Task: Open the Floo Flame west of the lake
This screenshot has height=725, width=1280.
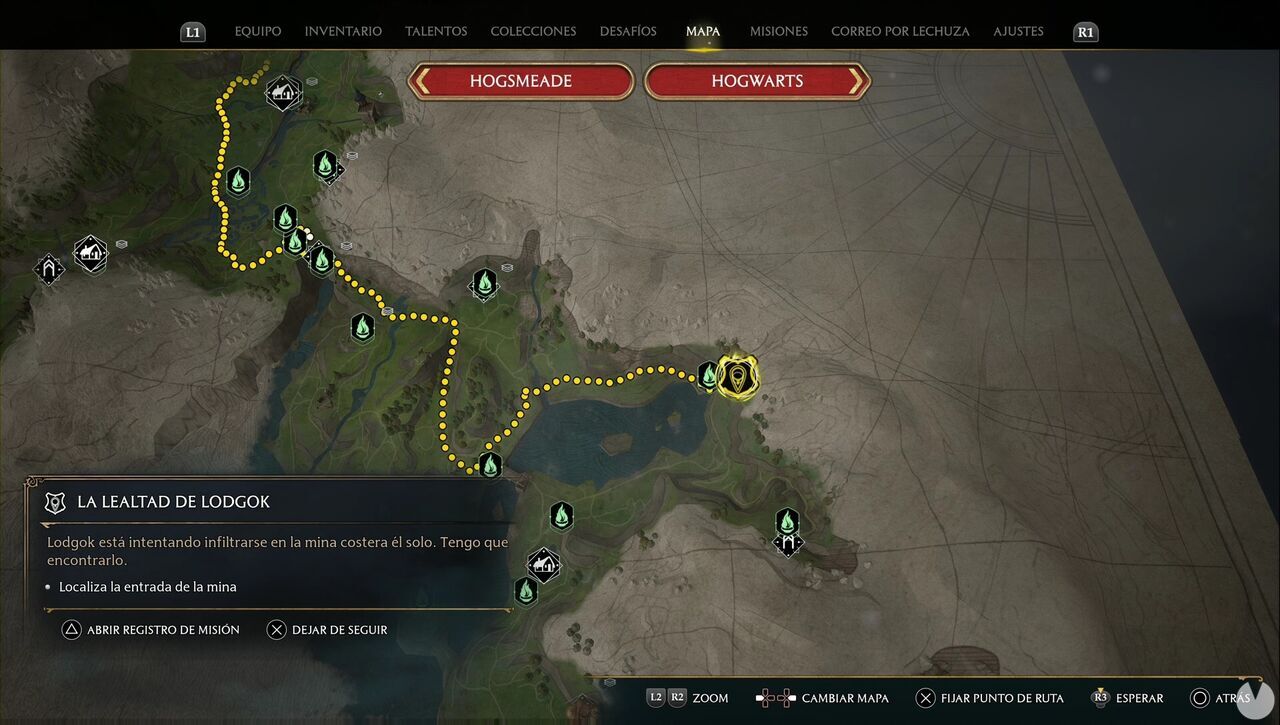Action: 489,463
